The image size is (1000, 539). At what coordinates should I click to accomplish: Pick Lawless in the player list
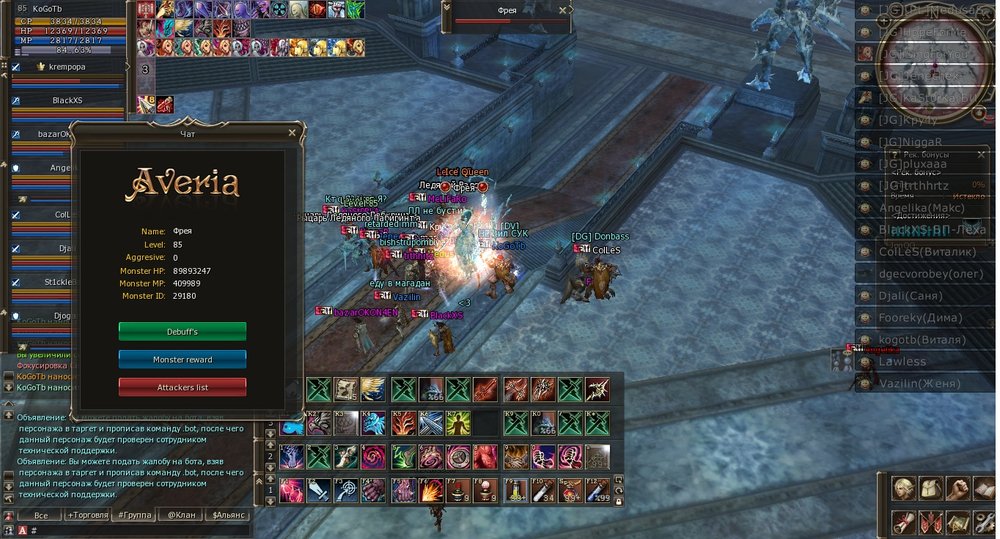(x=903, y=362)
